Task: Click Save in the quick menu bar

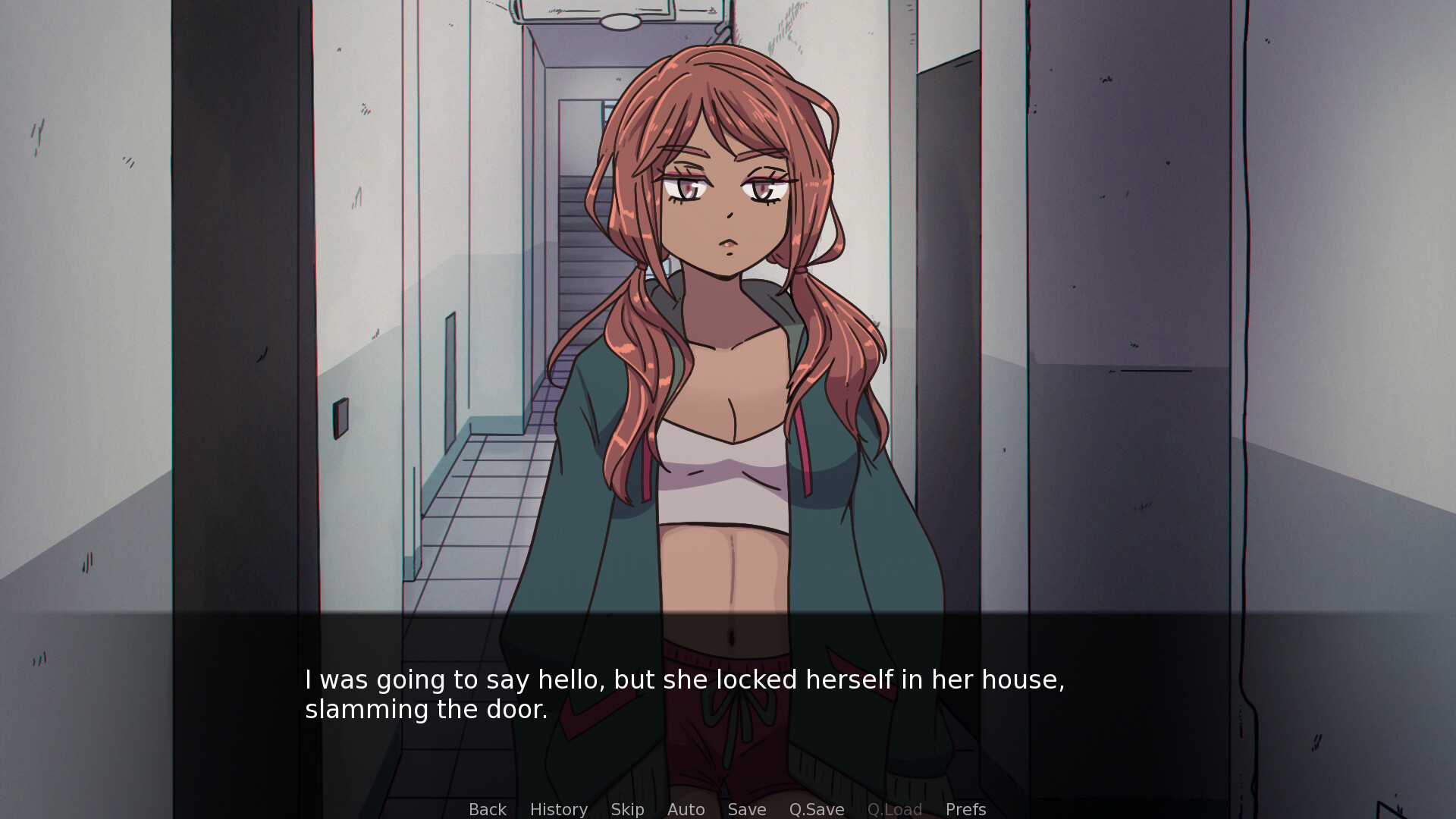Action: (746, 809)
